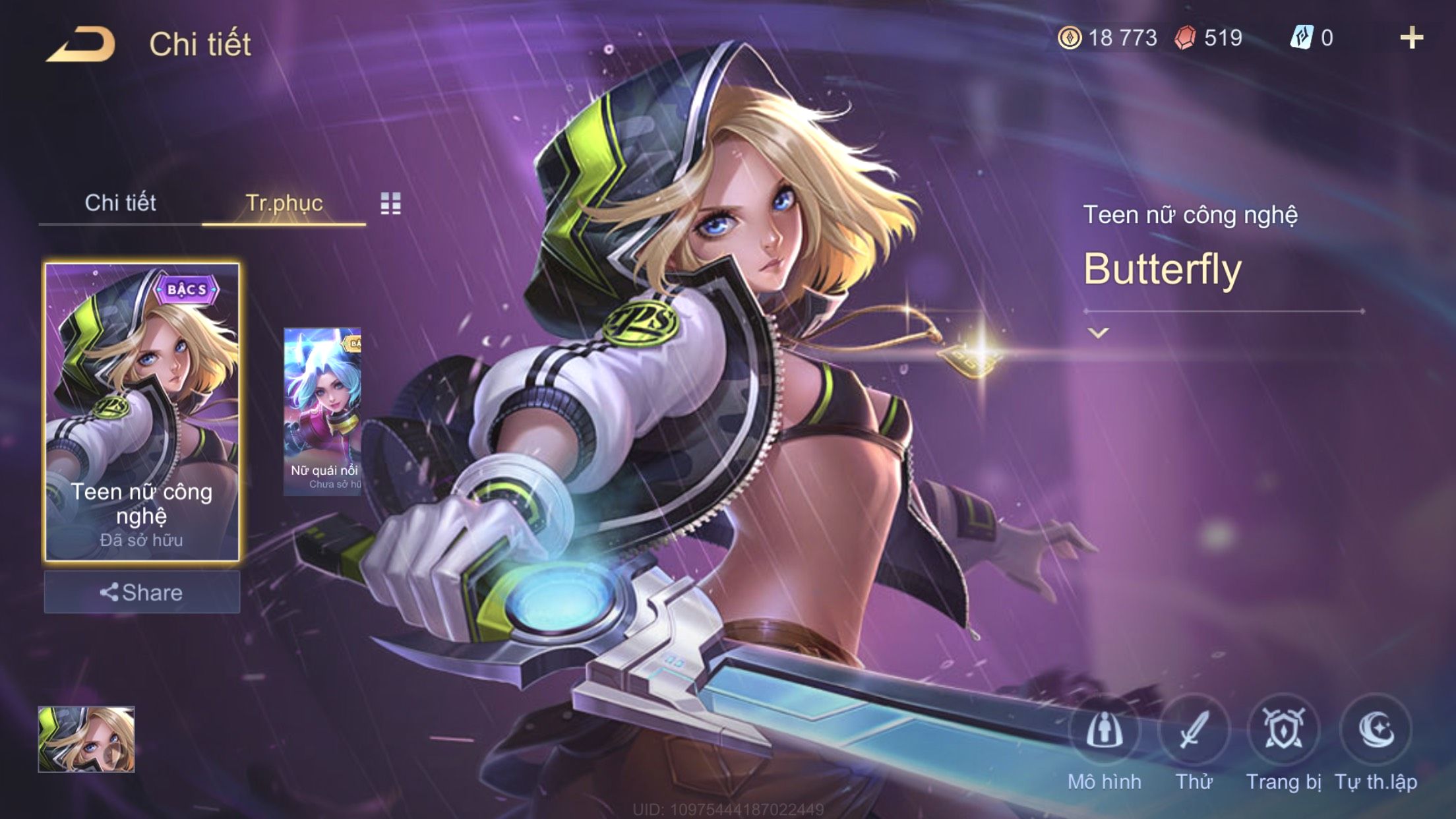This screenshot has width=1456, height=819.
Task: Open Trang bị equipment setup
Action: point(1283,731)
